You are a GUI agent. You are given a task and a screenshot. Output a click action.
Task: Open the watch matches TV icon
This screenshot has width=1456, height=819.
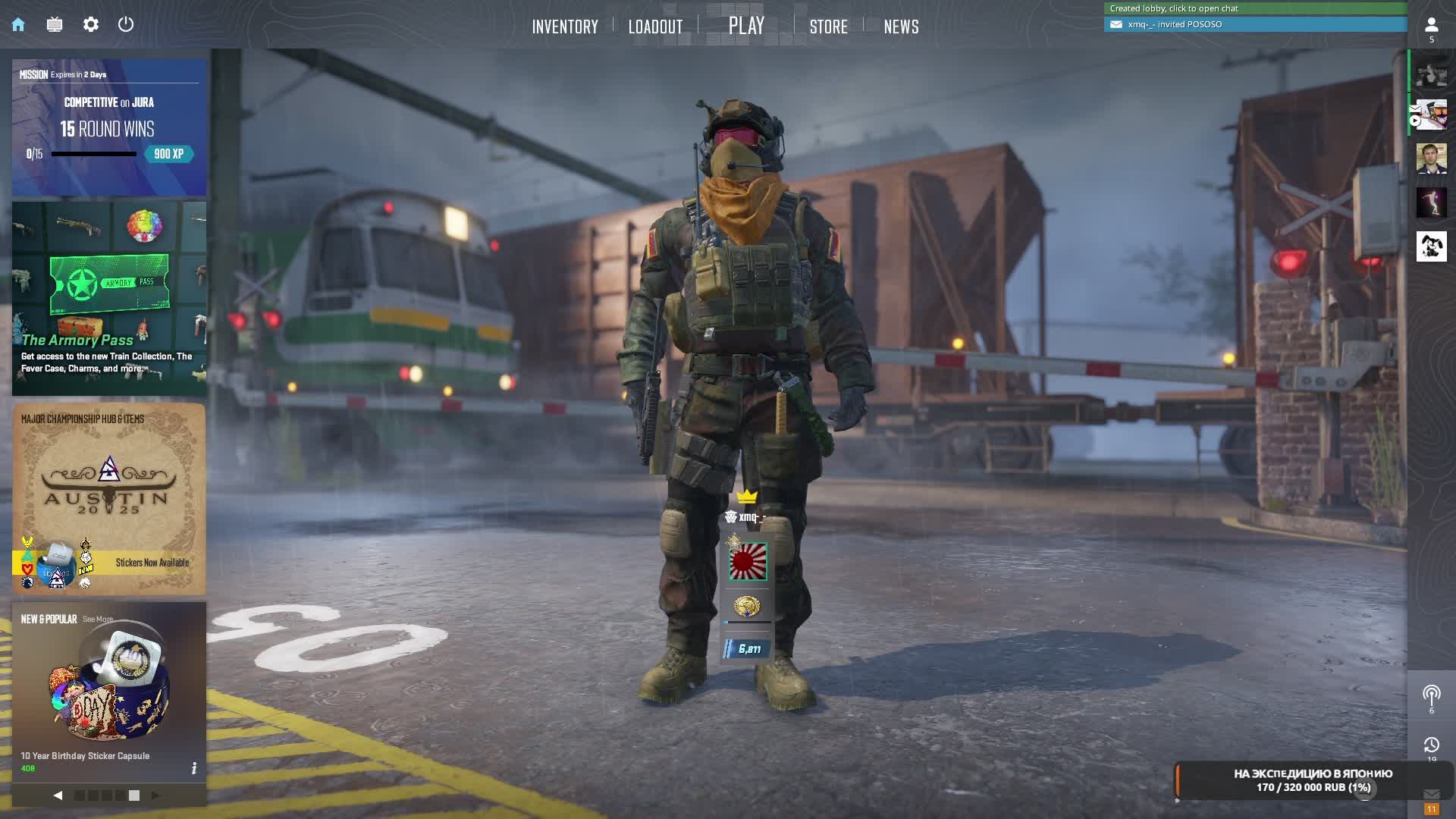click(x=55, y=24)
